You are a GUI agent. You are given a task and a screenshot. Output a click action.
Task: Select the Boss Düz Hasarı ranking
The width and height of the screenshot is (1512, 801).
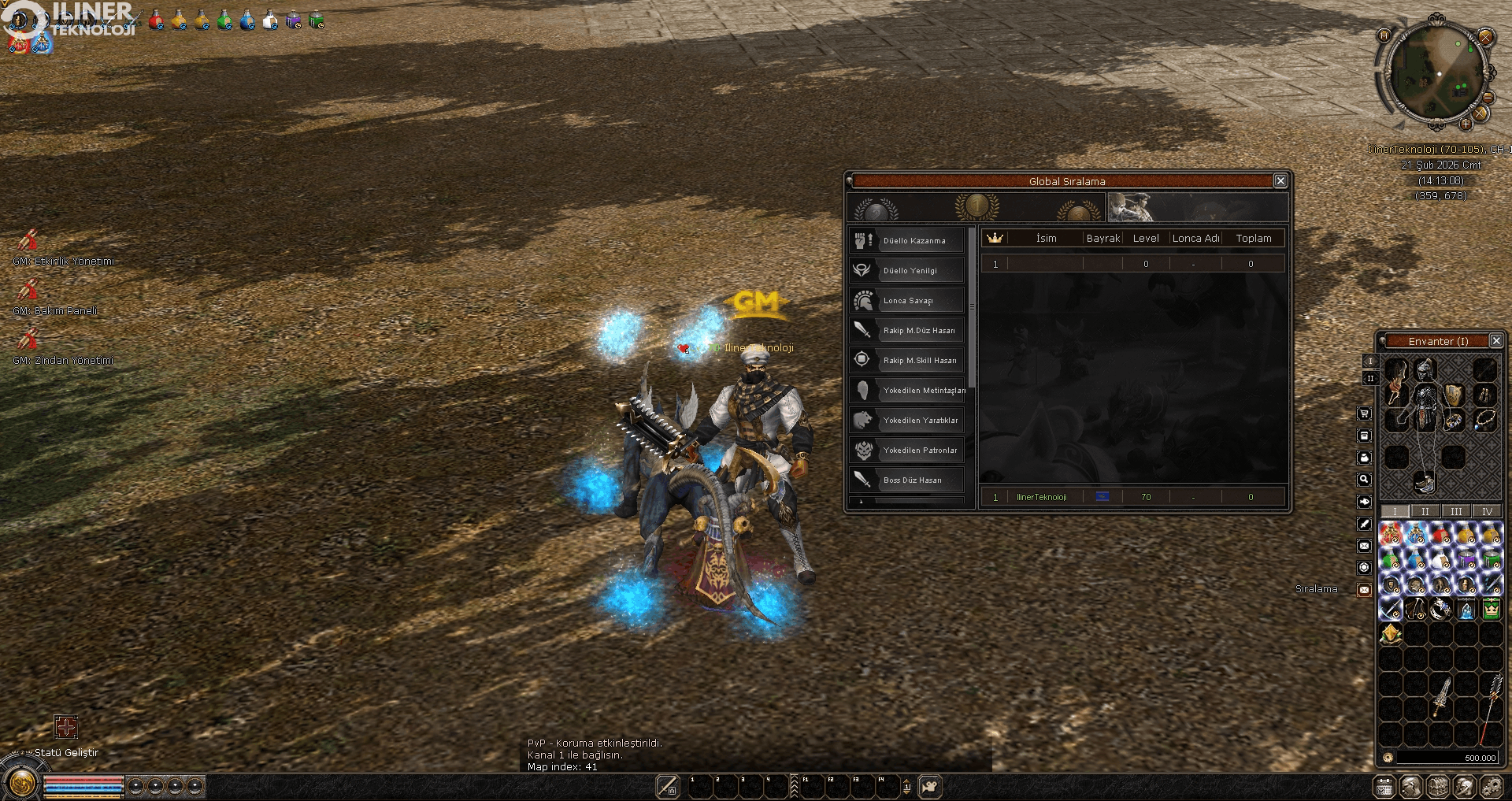(x=907, y=480)
